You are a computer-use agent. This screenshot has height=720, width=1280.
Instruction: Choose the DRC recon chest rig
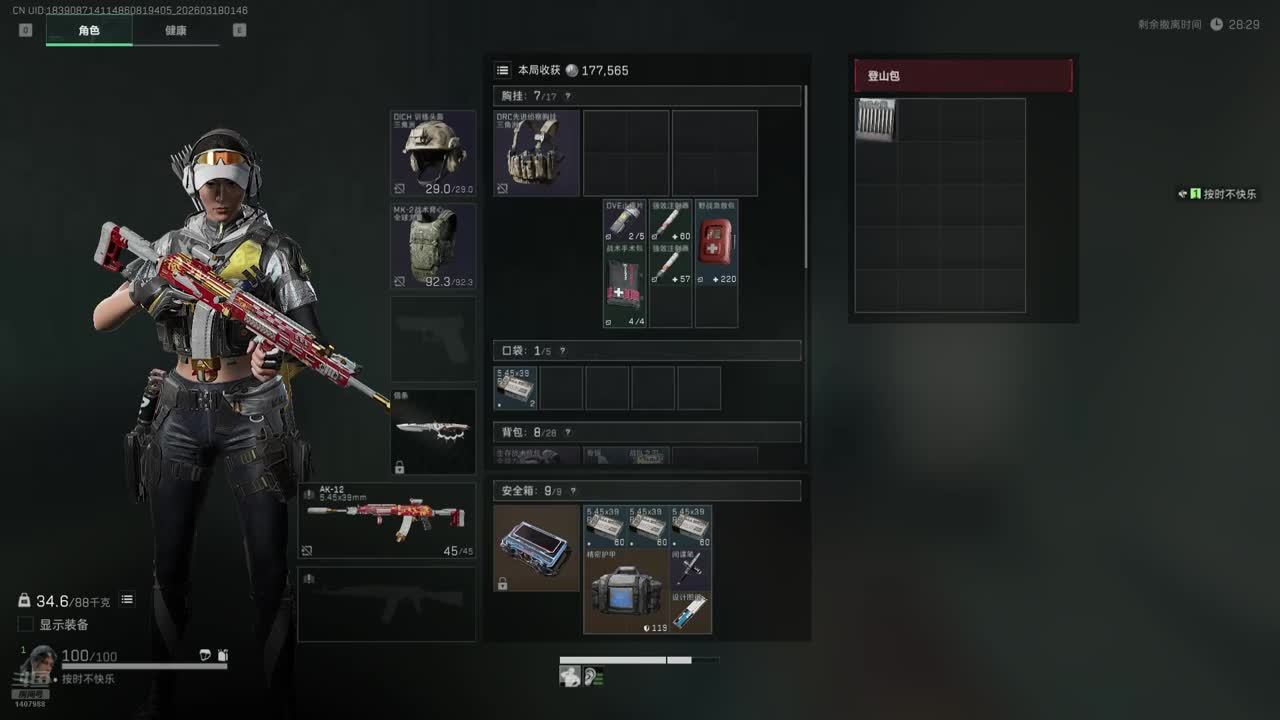coord(537,153)
